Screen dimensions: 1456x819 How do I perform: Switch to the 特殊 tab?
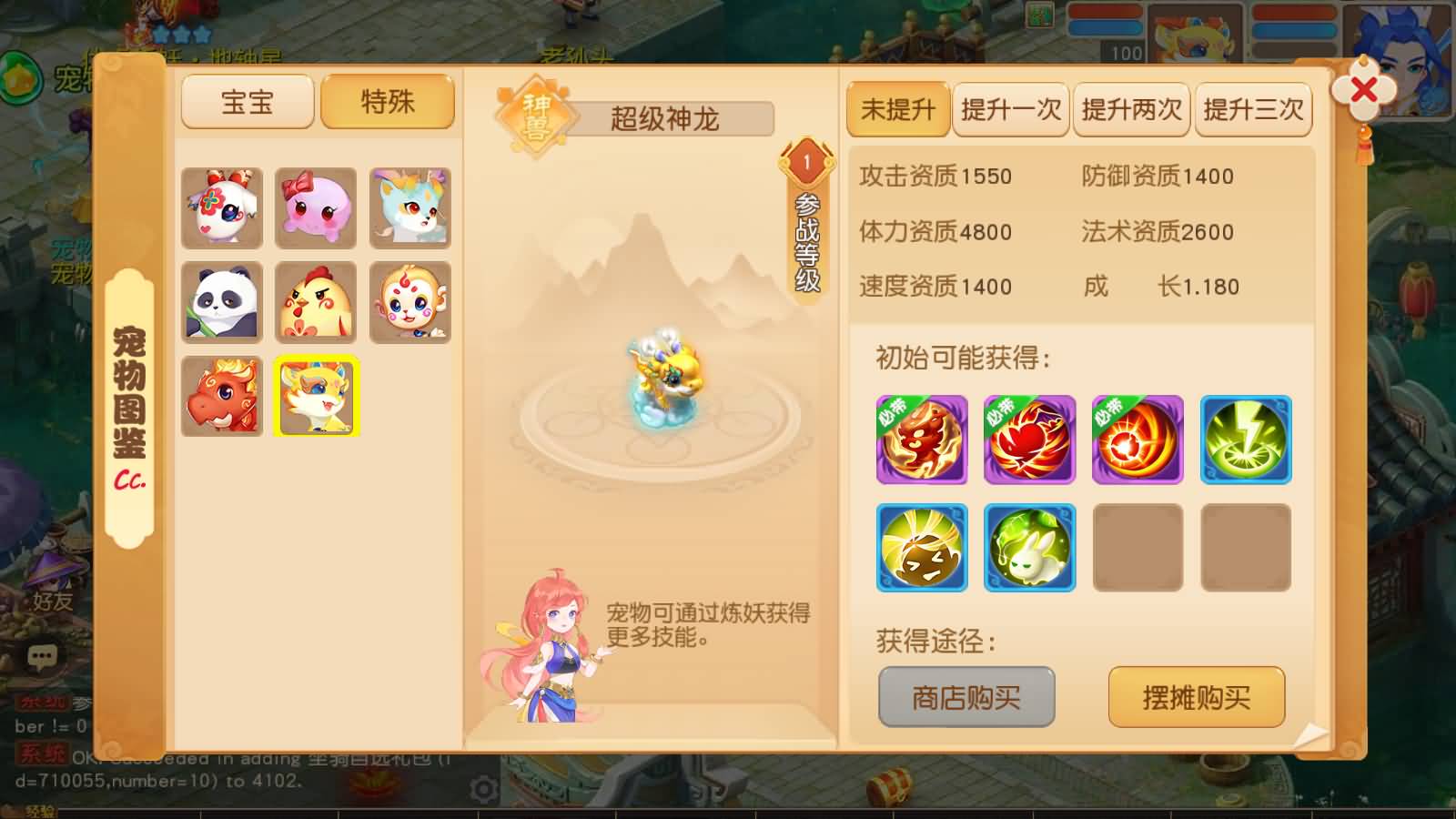pyautogui.click(x=387, y=101)
